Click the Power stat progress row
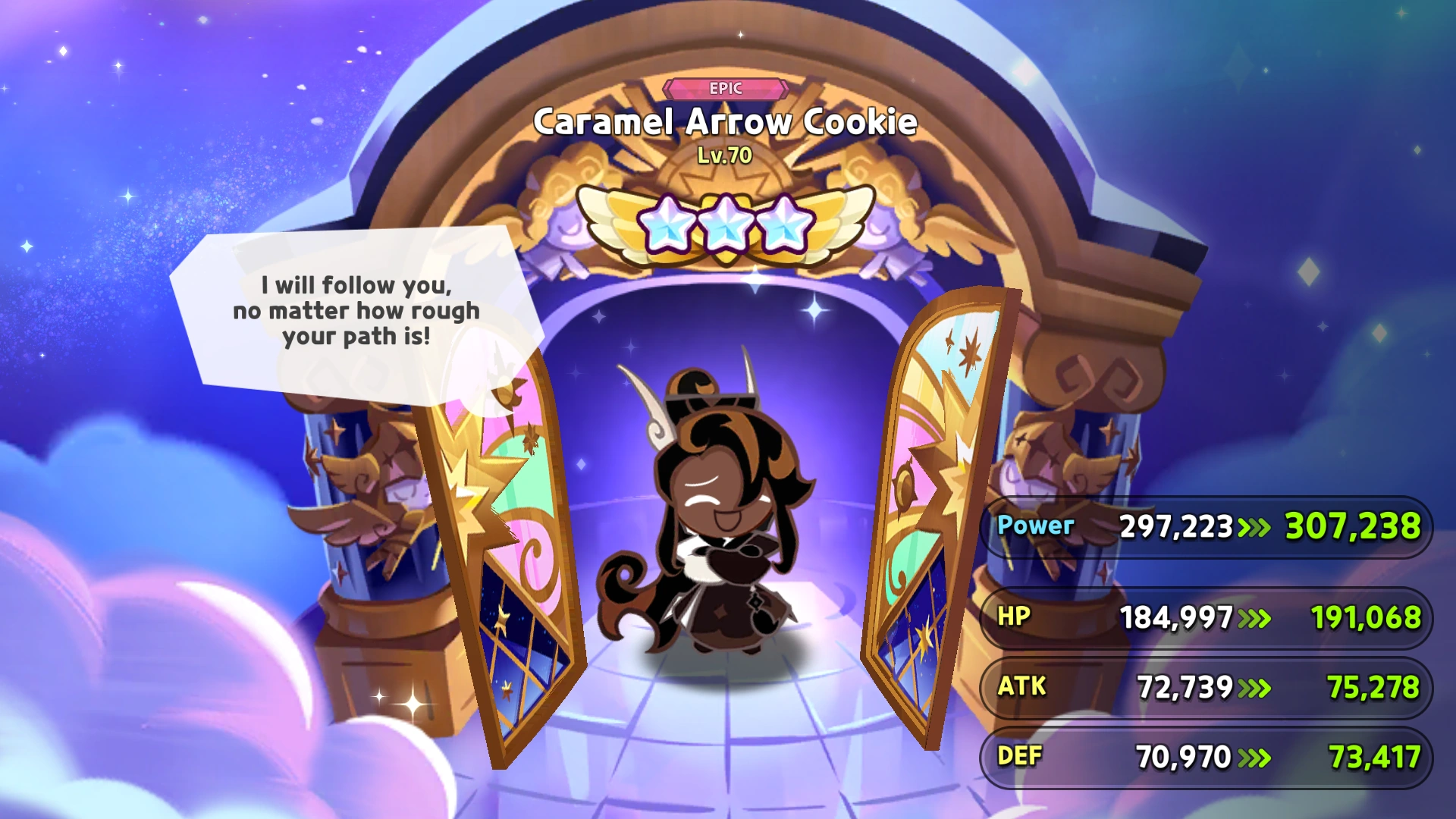The image size is (1456, 819). [x=1213, y=526]
